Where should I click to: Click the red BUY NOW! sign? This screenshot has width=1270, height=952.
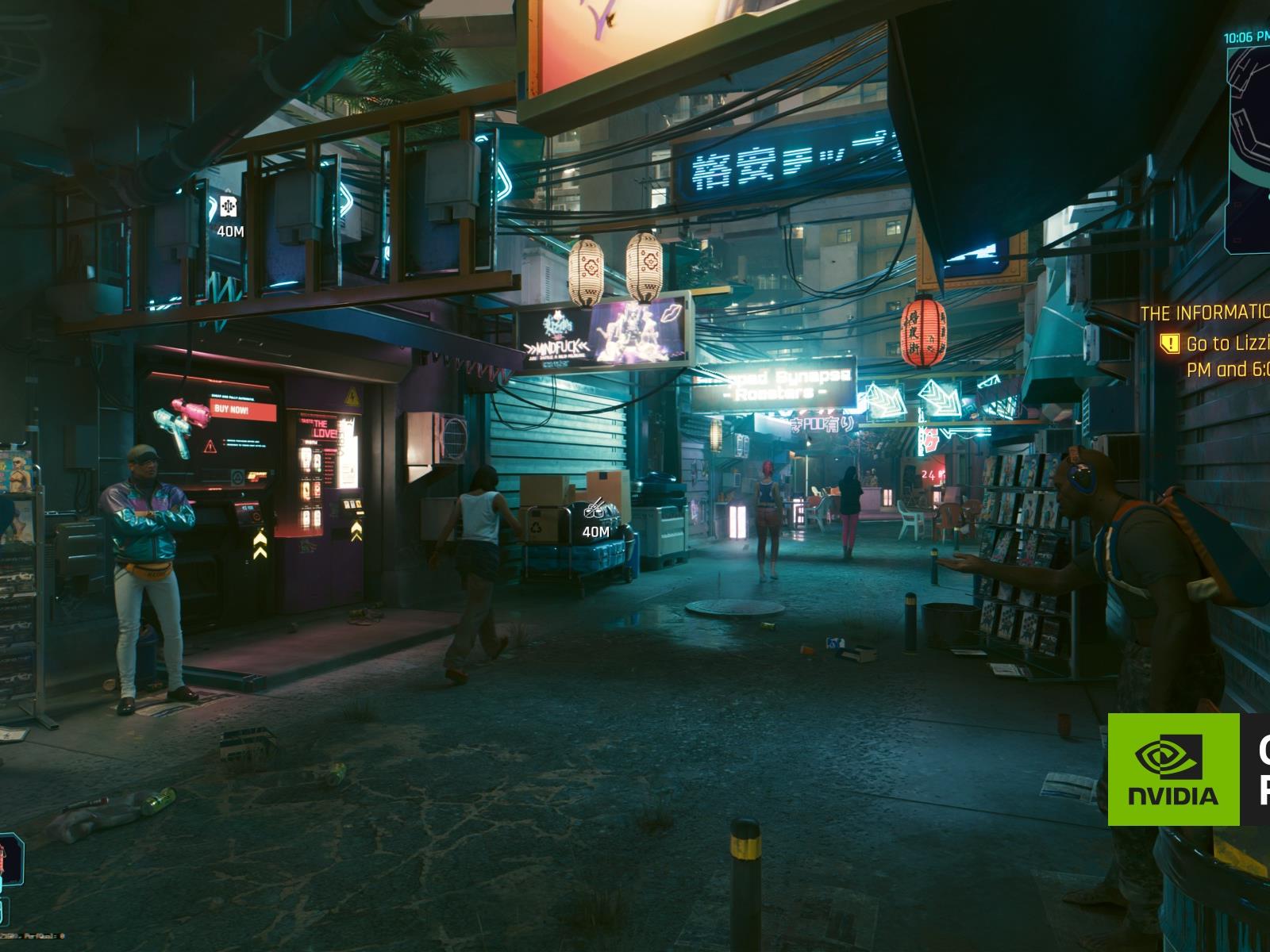(x=233, y=410)
